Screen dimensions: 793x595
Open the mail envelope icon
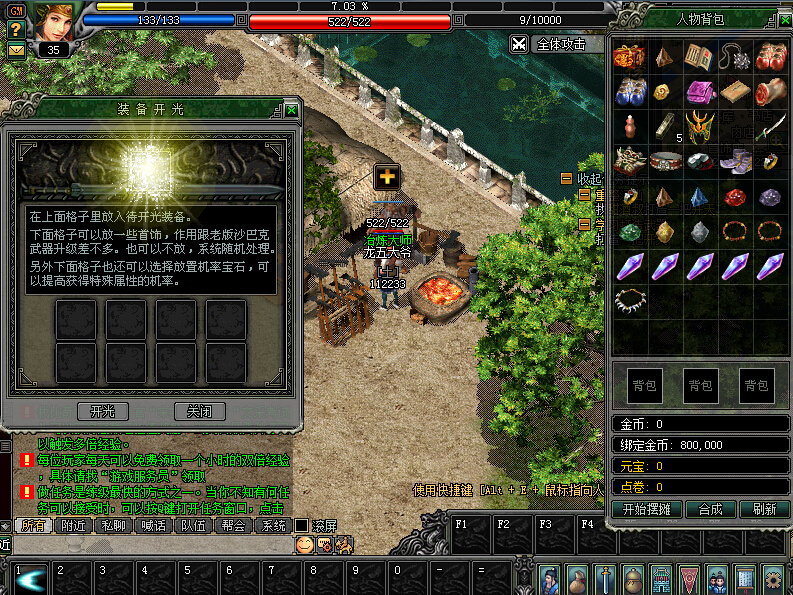pos(16,49)
